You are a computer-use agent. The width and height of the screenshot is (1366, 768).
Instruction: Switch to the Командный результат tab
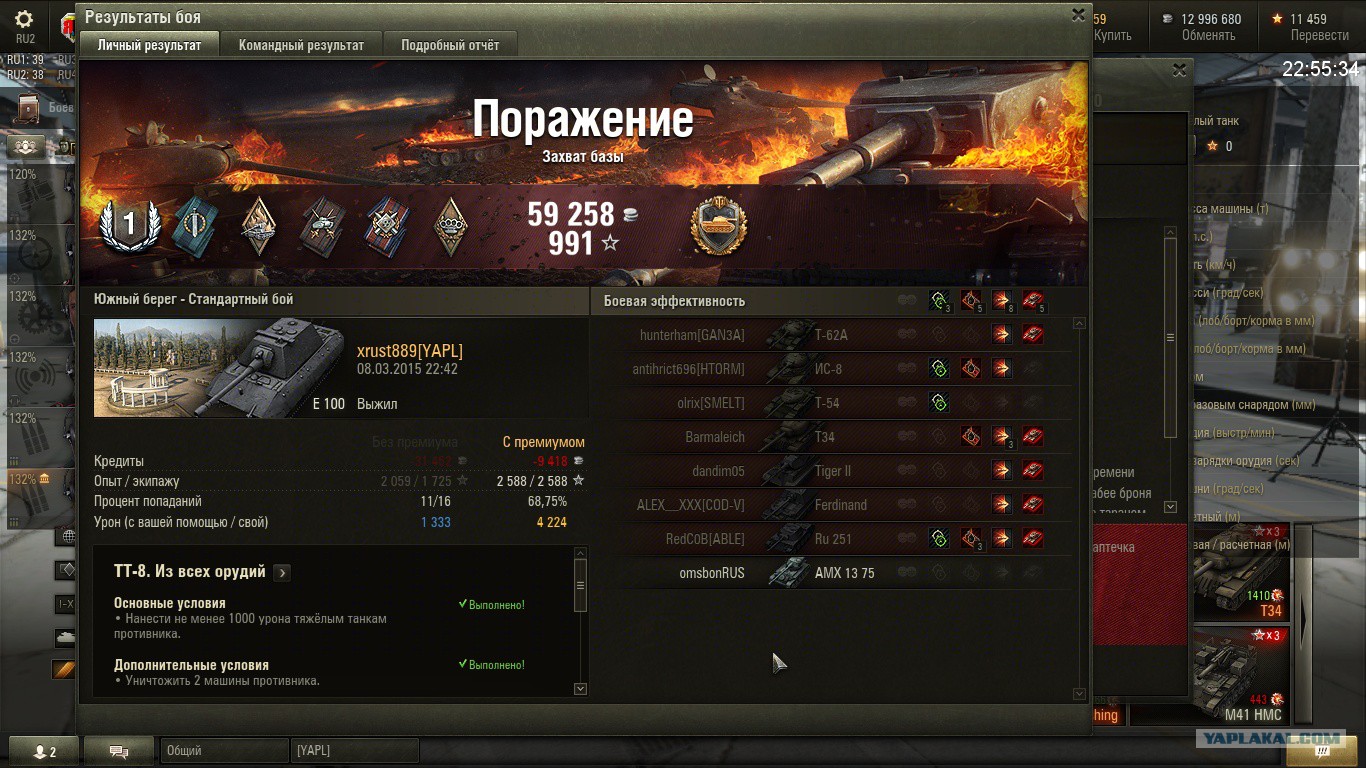click(301, 45)
